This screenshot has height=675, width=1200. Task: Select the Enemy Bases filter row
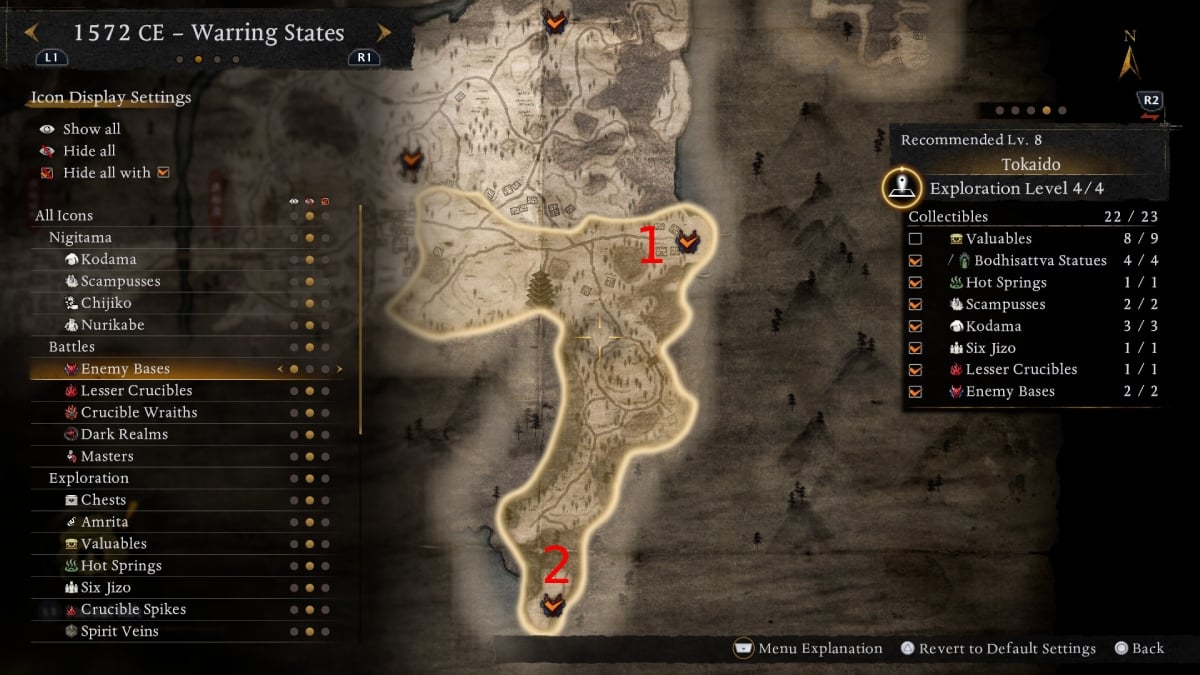[125, 369]
